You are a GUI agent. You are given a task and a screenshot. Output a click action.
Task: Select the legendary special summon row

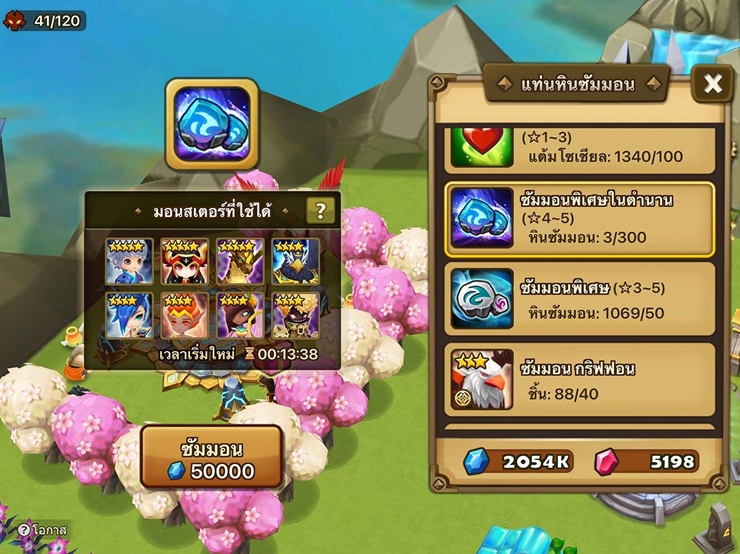coord(579,220)
